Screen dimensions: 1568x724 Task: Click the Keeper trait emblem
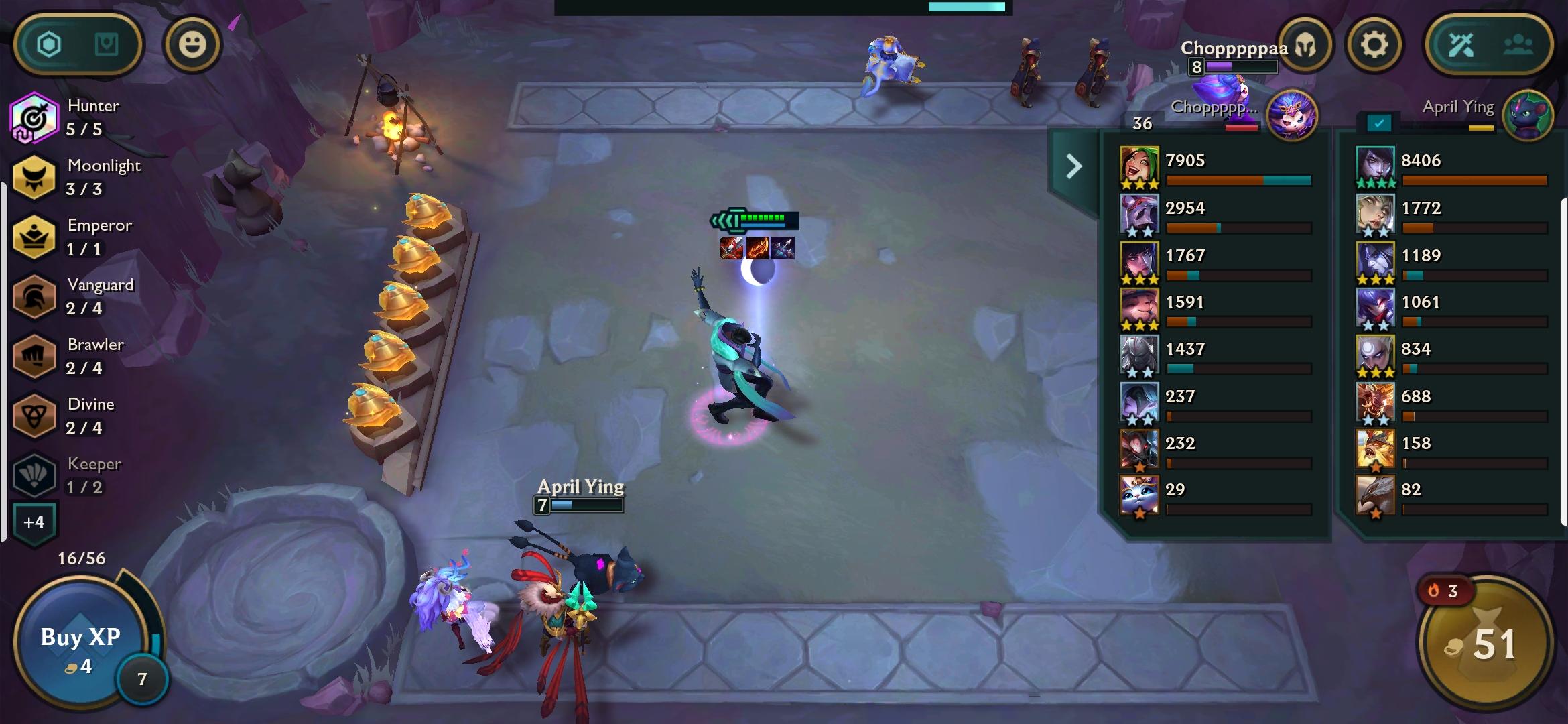pyautogui.click(x=34, y=475)
